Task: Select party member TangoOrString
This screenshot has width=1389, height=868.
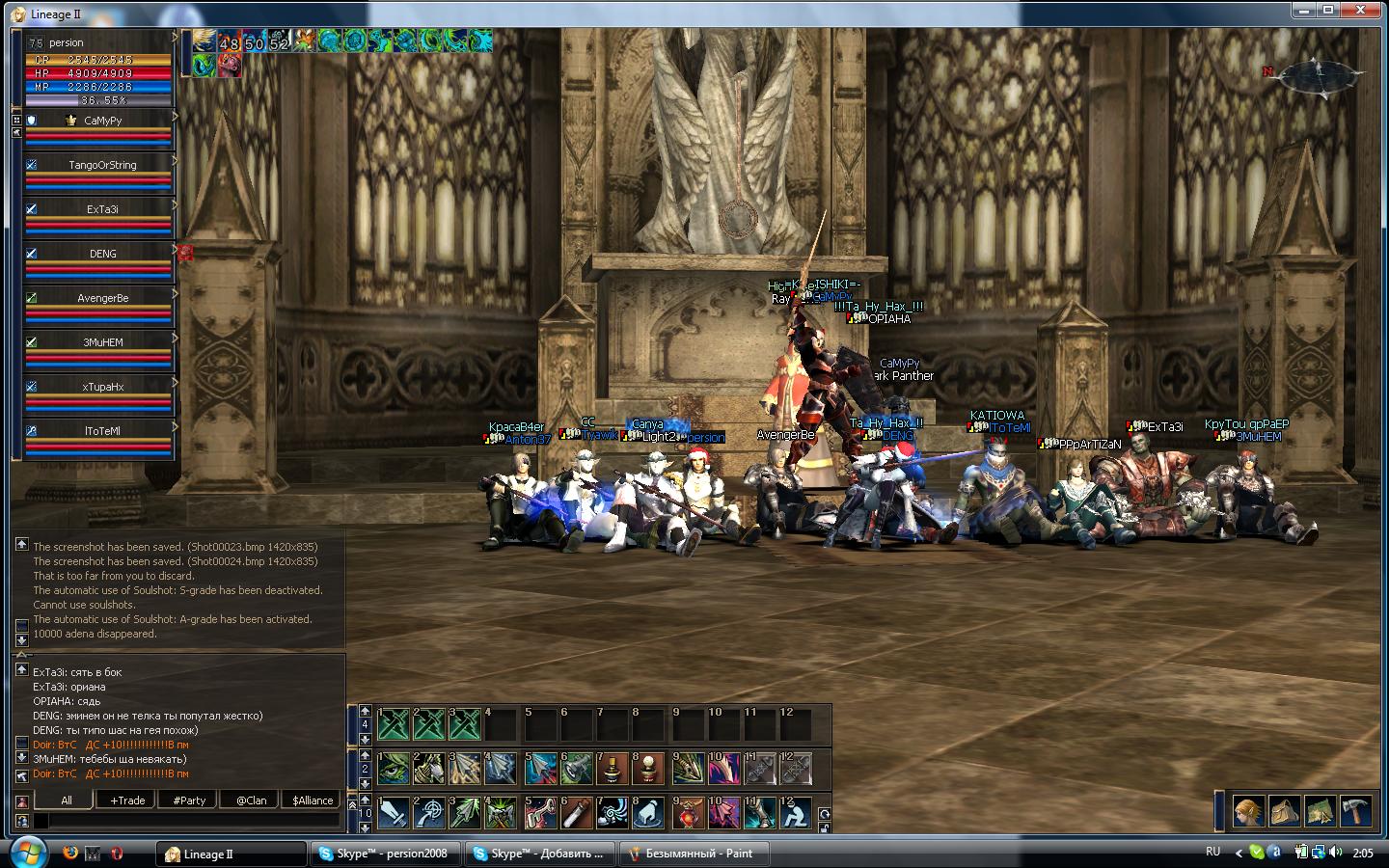Action: pos(102,166)
